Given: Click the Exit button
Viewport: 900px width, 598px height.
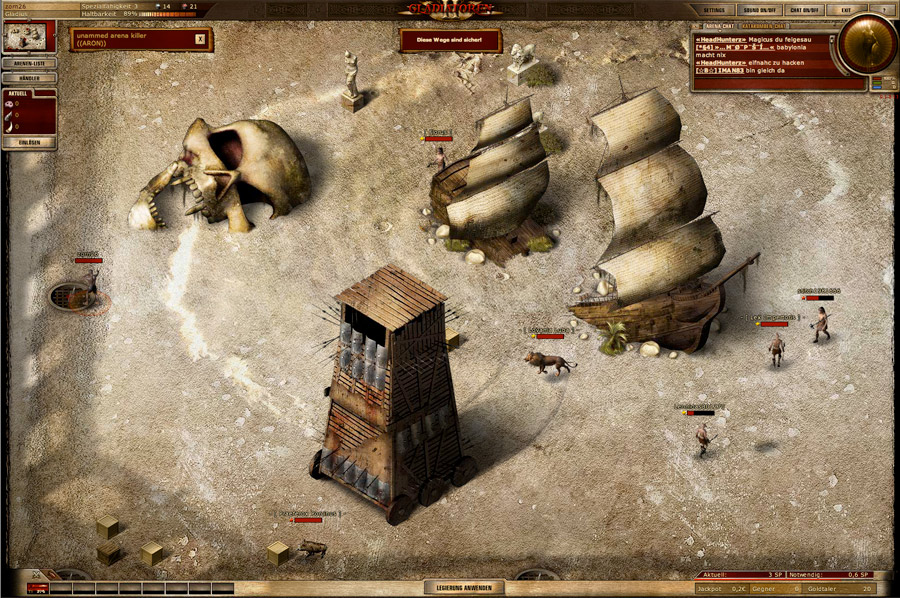Looking at the screenshot, I should click(847, 9).
